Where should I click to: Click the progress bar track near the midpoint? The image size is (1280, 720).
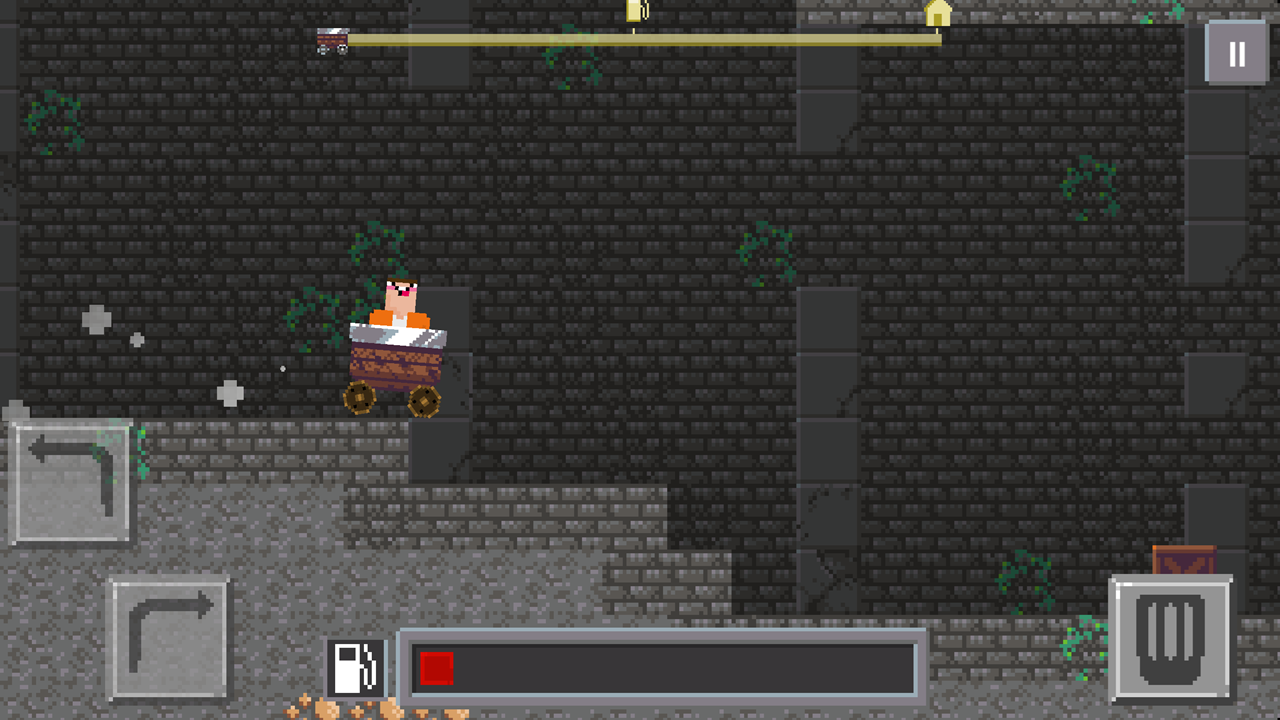[640, 41]
